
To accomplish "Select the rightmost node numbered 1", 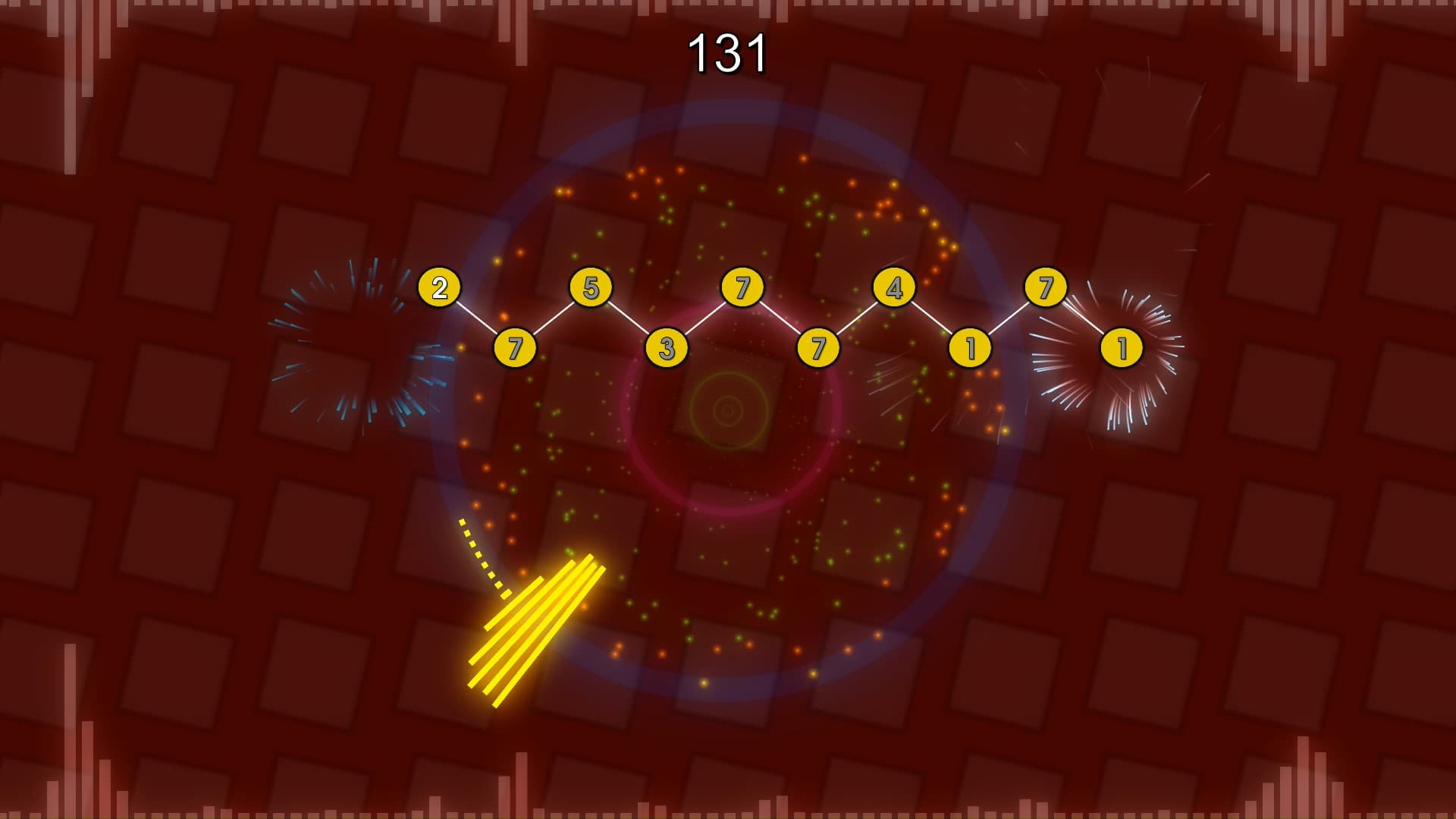I will [1122, 349].
